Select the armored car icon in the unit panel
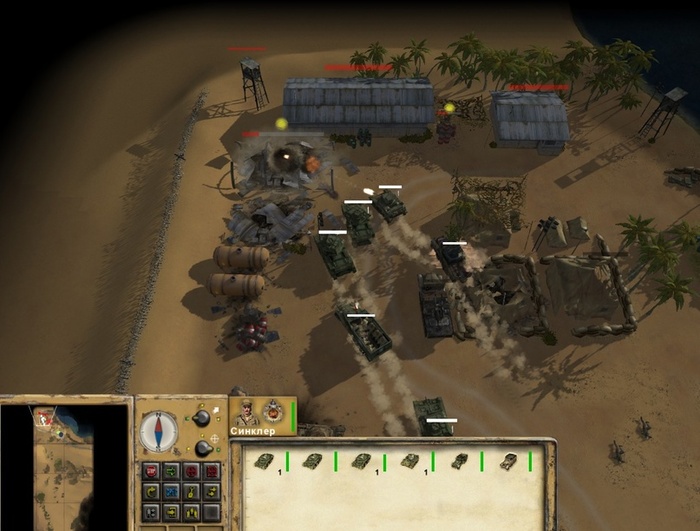Image resolution: width=700 pixels, height=531 pixels. click(x=459, y=461)
